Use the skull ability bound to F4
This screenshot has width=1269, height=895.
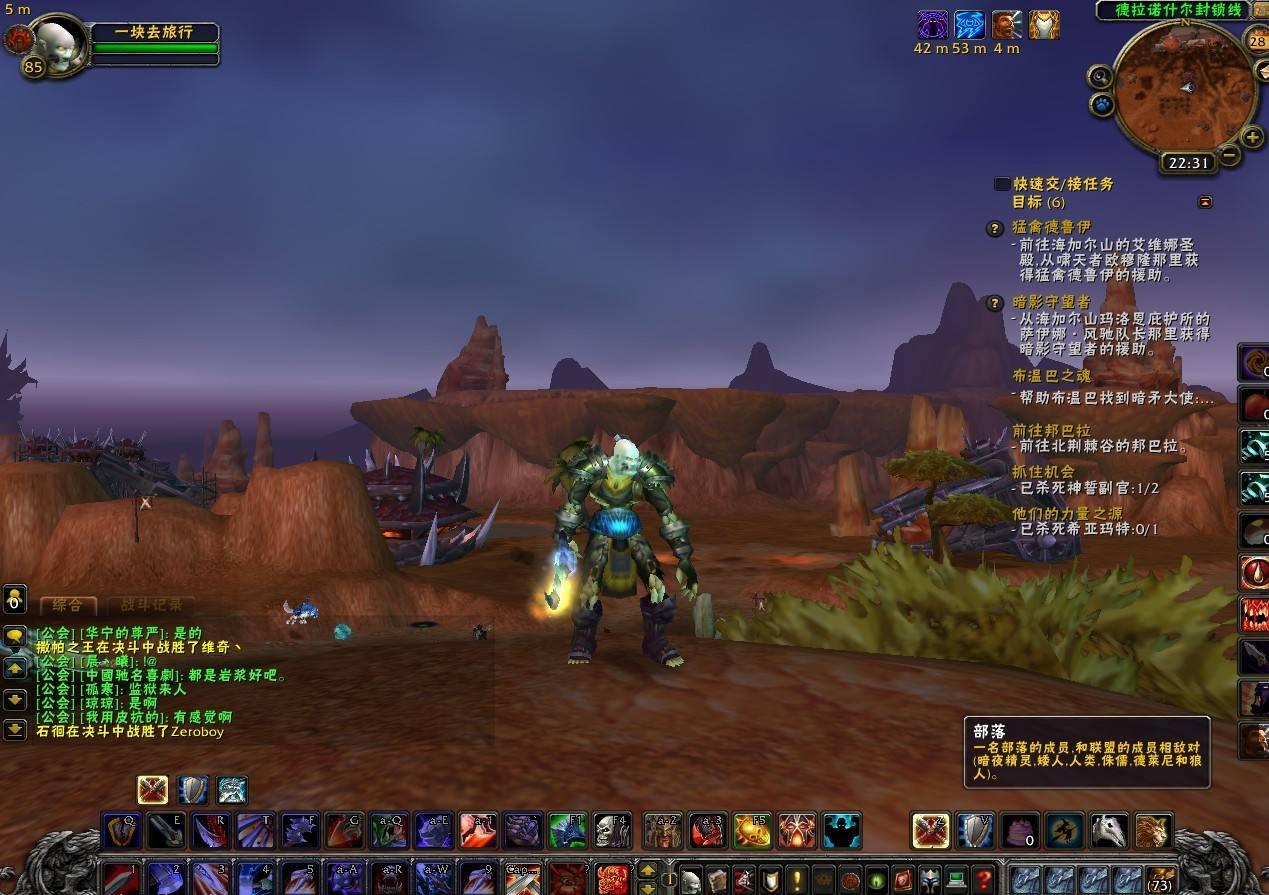coord(612,830)
